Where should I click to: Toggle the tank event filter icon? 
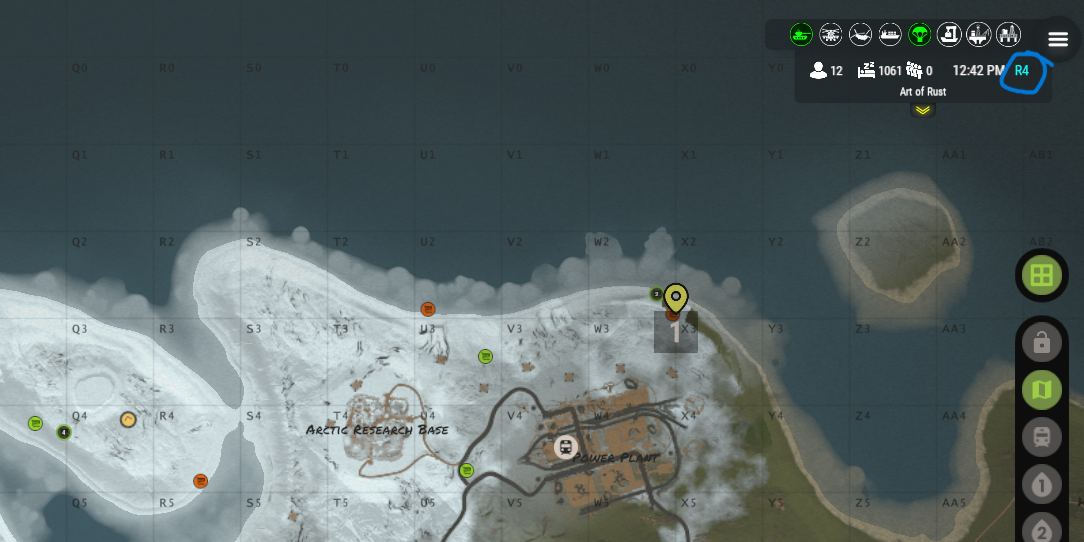tap(801, 35)
